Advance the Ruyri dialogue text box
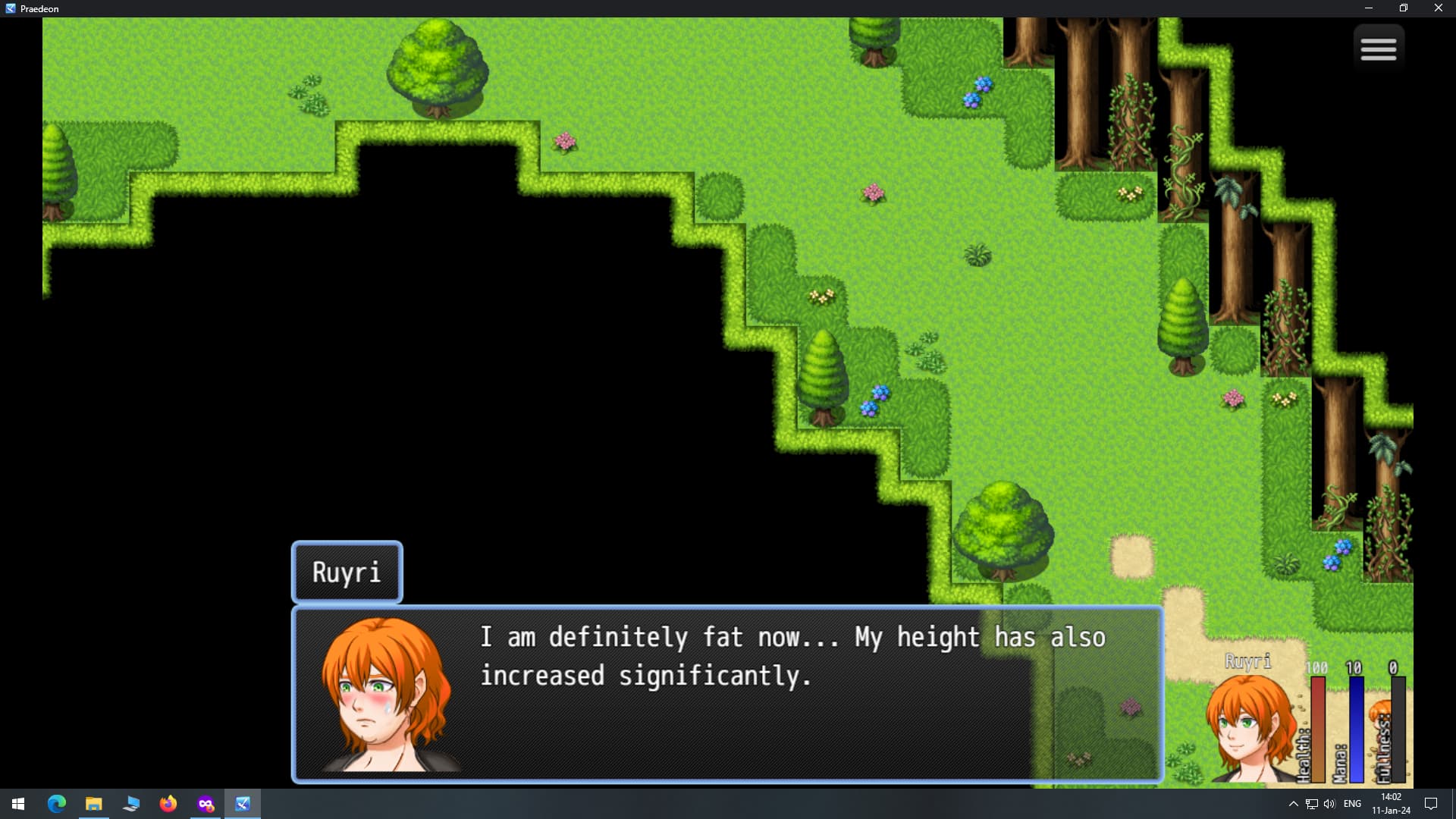The image size is (1456, 819). 726,694
